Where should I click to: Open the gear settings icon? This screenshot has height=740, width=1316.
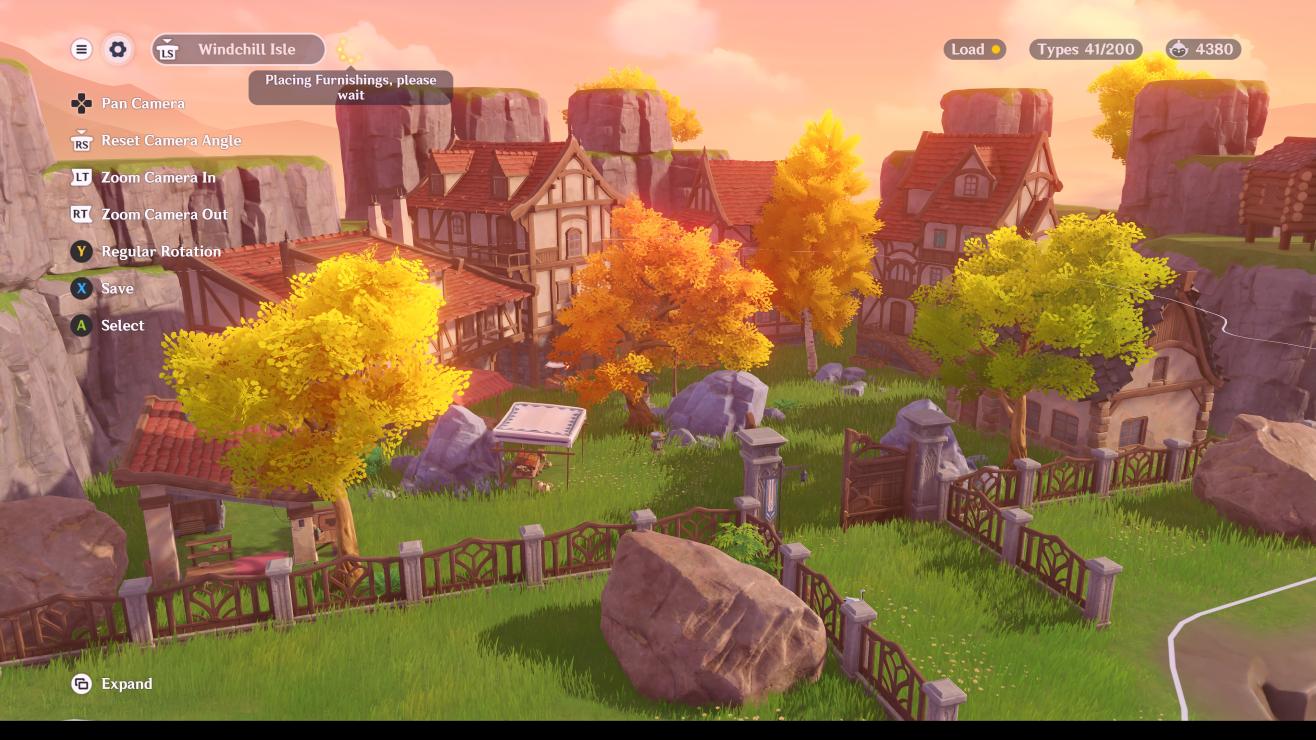[118, 49]
